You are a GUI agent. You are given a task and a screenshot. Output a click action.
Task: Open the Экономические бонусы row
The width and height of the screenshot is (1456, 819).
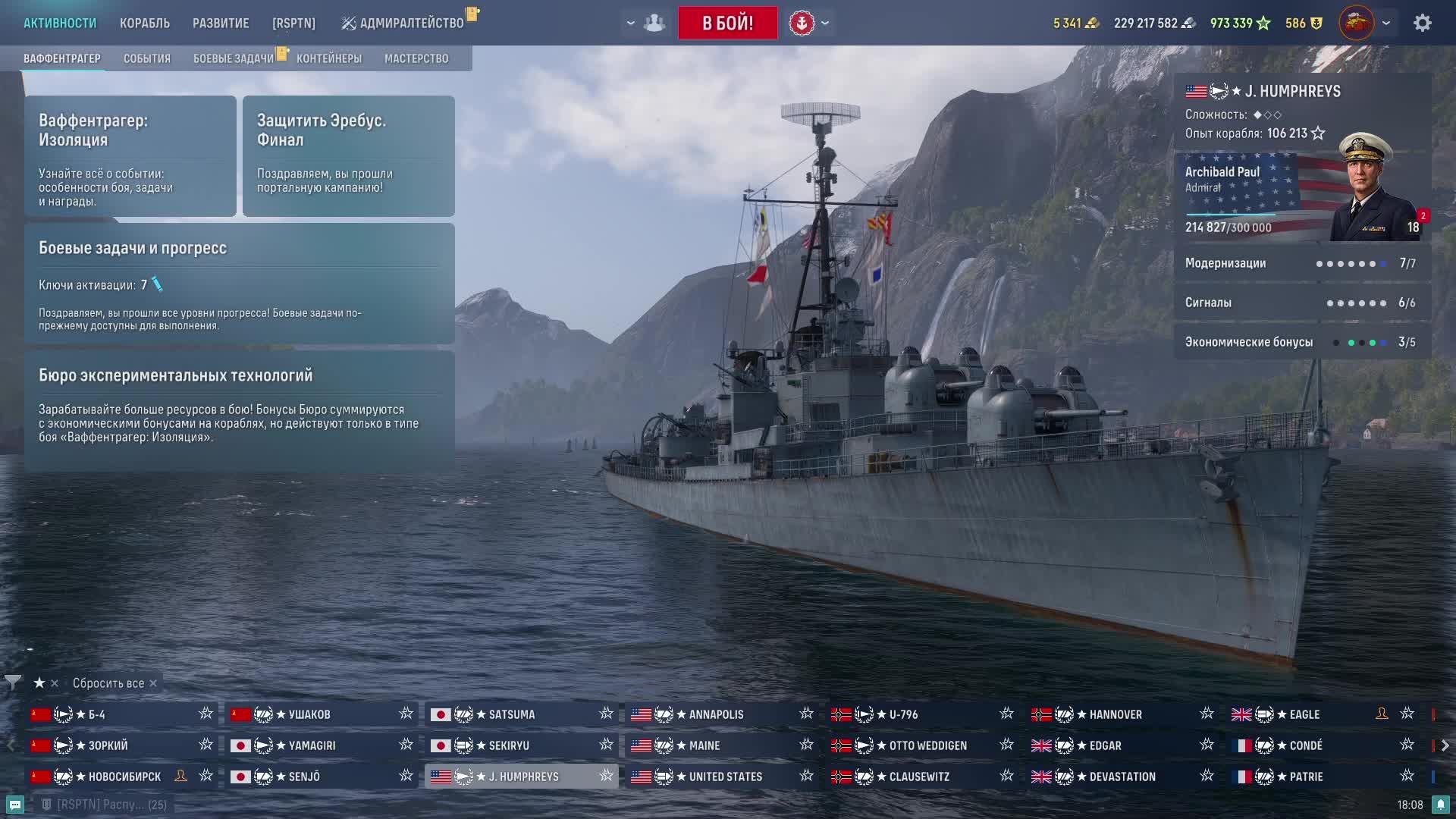1301,342
